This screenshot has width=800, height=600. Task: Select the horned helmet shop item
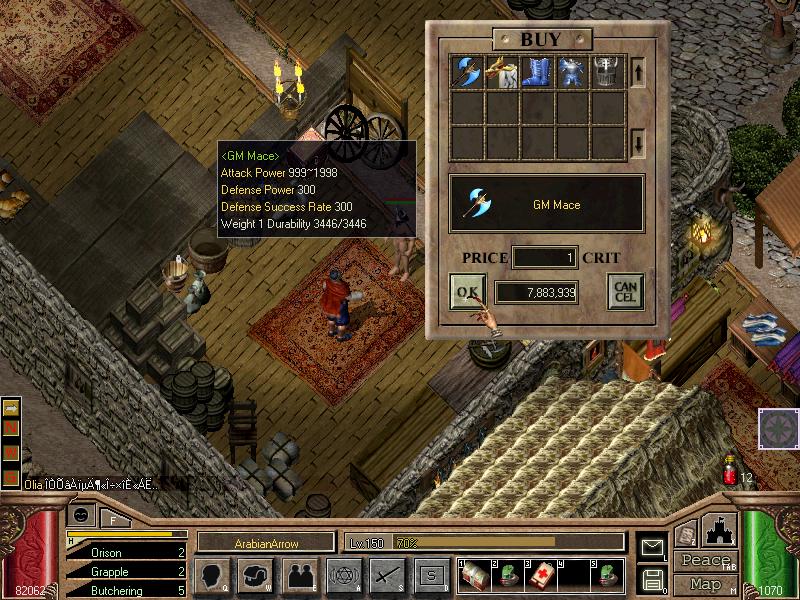607,73
